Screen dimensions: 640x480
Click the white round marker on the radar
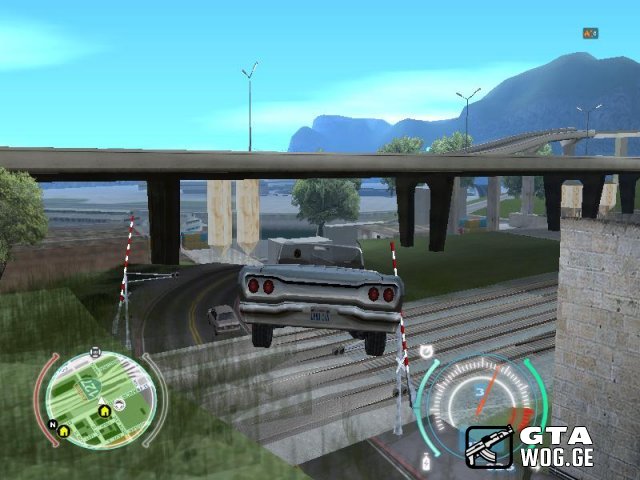119,404
